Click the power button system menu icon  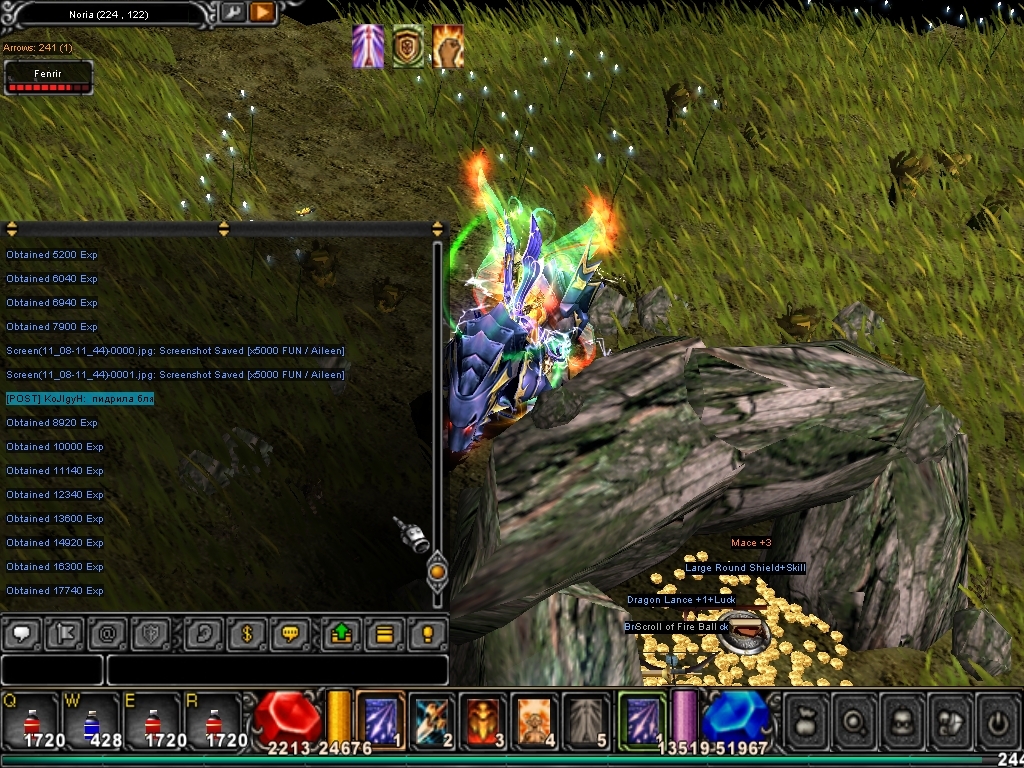996,718
